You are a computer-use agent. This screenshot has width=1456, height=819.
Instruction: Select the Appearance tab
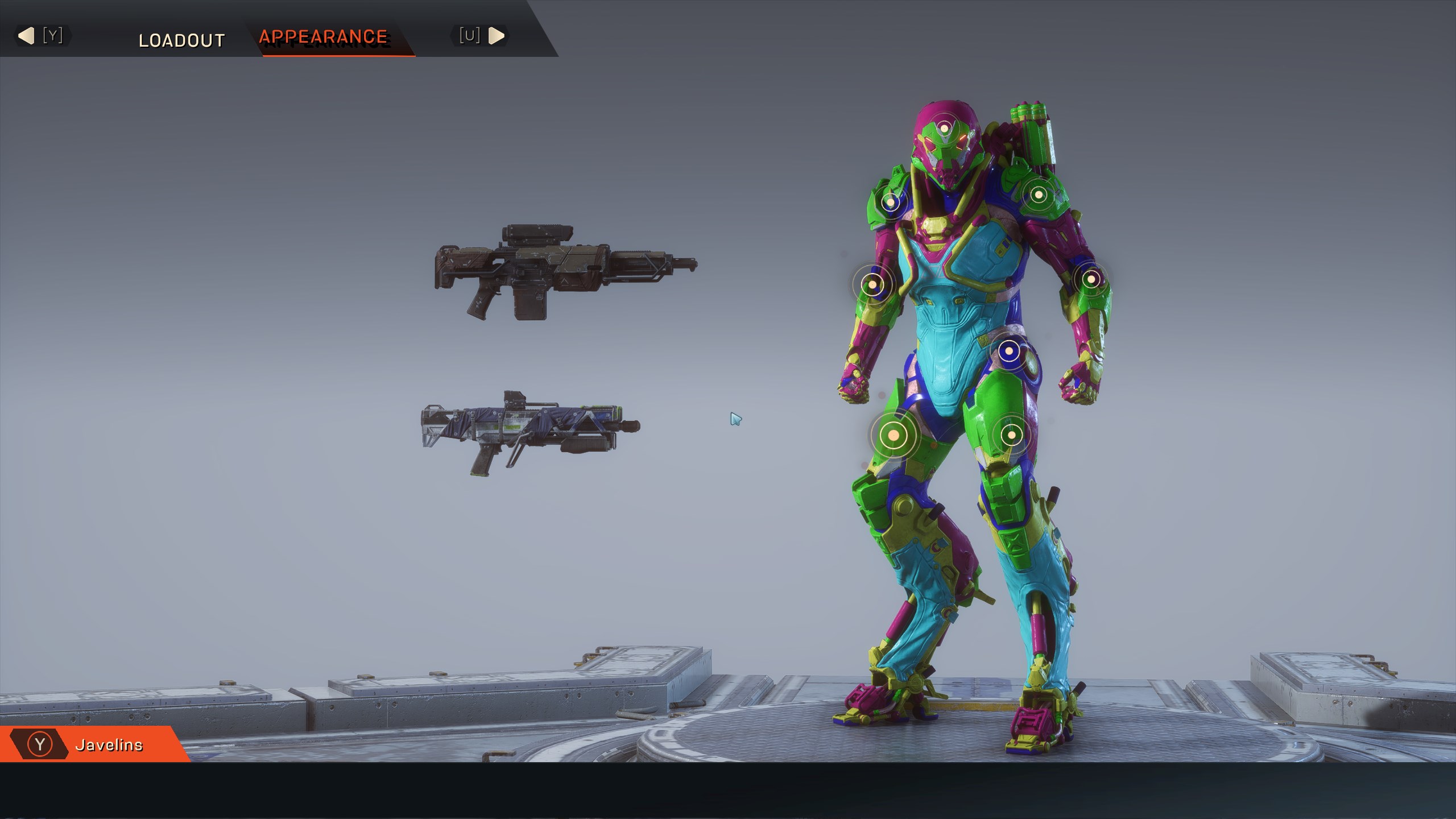pyautogui.click(x=323, y=37)
